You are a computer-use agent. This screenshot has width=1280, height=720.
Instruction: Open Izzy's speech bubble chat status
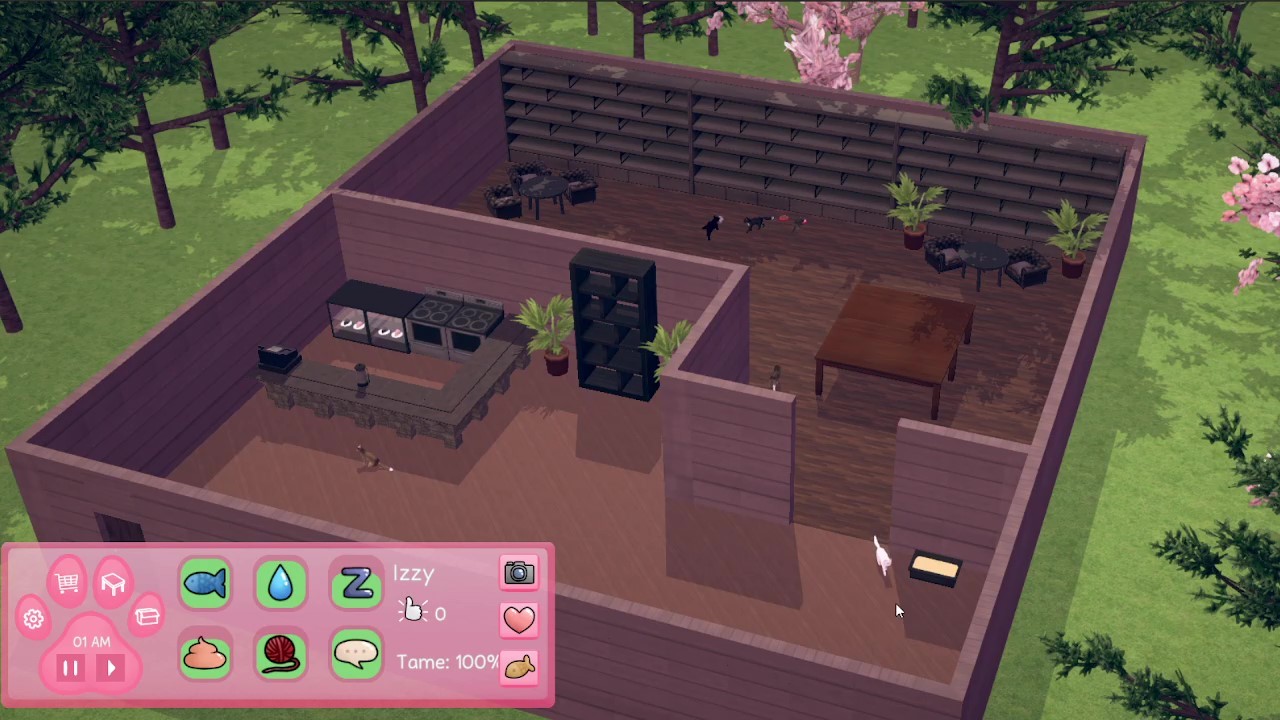357,655
